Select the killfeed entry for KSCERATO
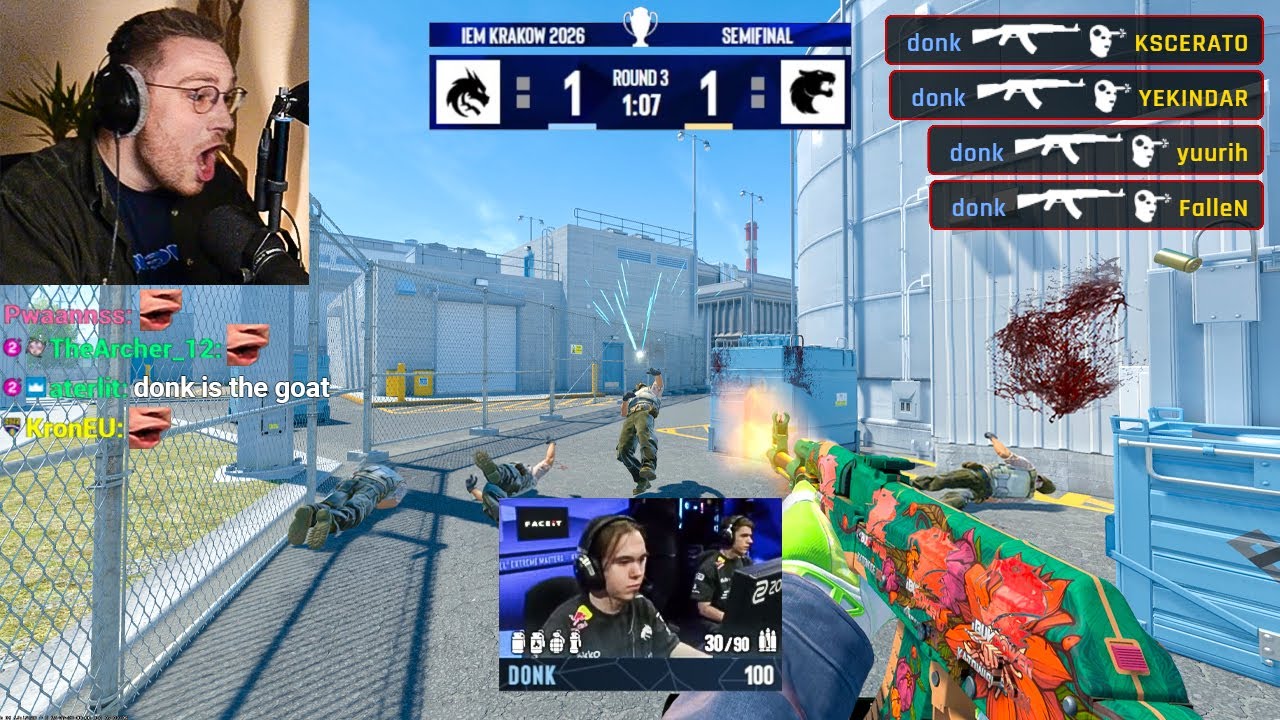The image size is (1280, 720). coord(1073,41)
